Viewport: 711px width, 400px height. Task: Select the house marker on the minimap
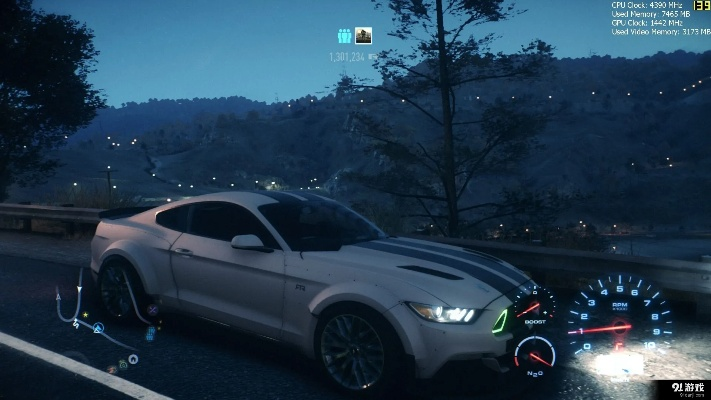coord(133,359)
